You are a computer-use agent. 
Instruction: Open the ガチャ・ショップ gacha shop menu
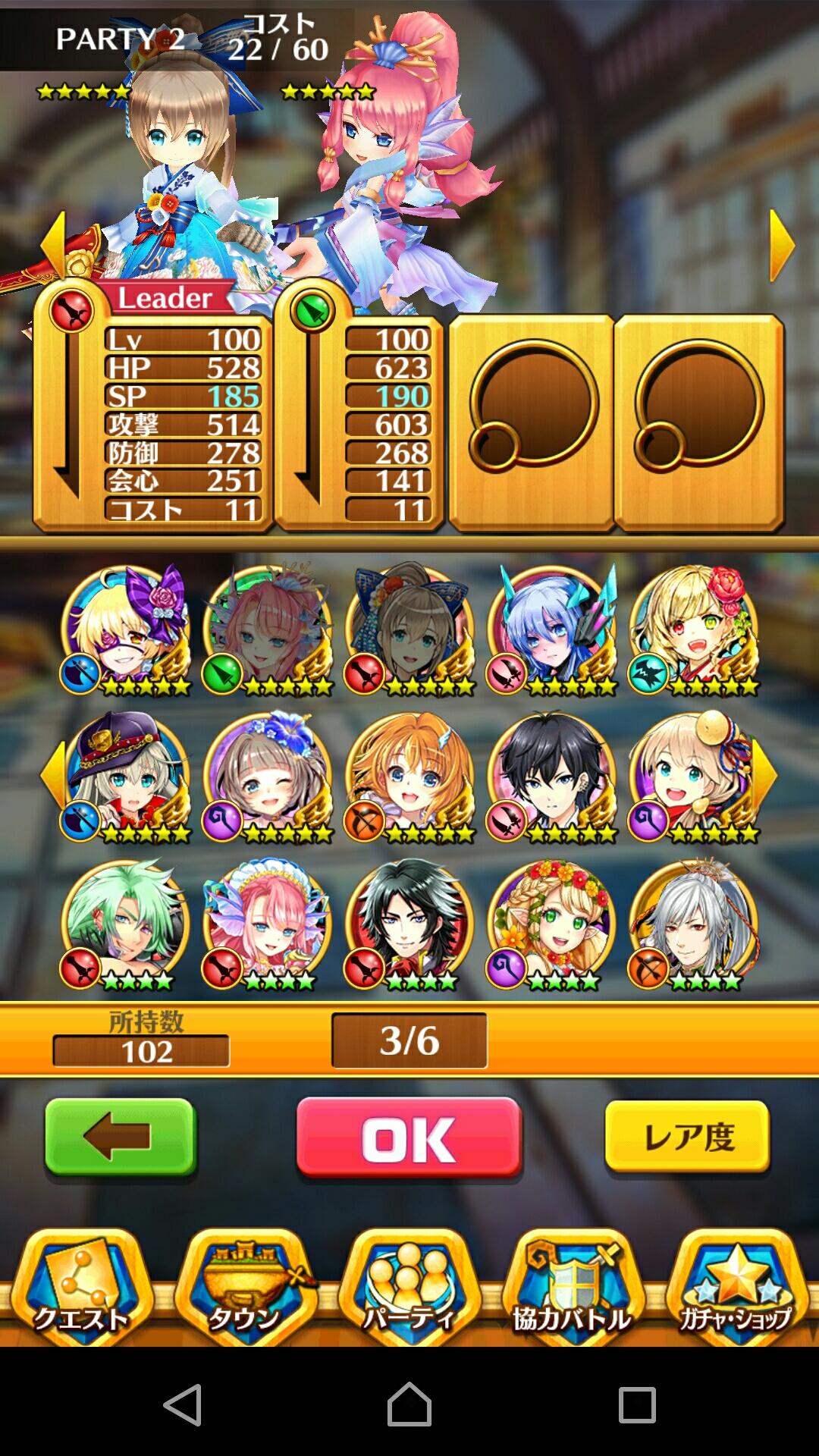736,1289
